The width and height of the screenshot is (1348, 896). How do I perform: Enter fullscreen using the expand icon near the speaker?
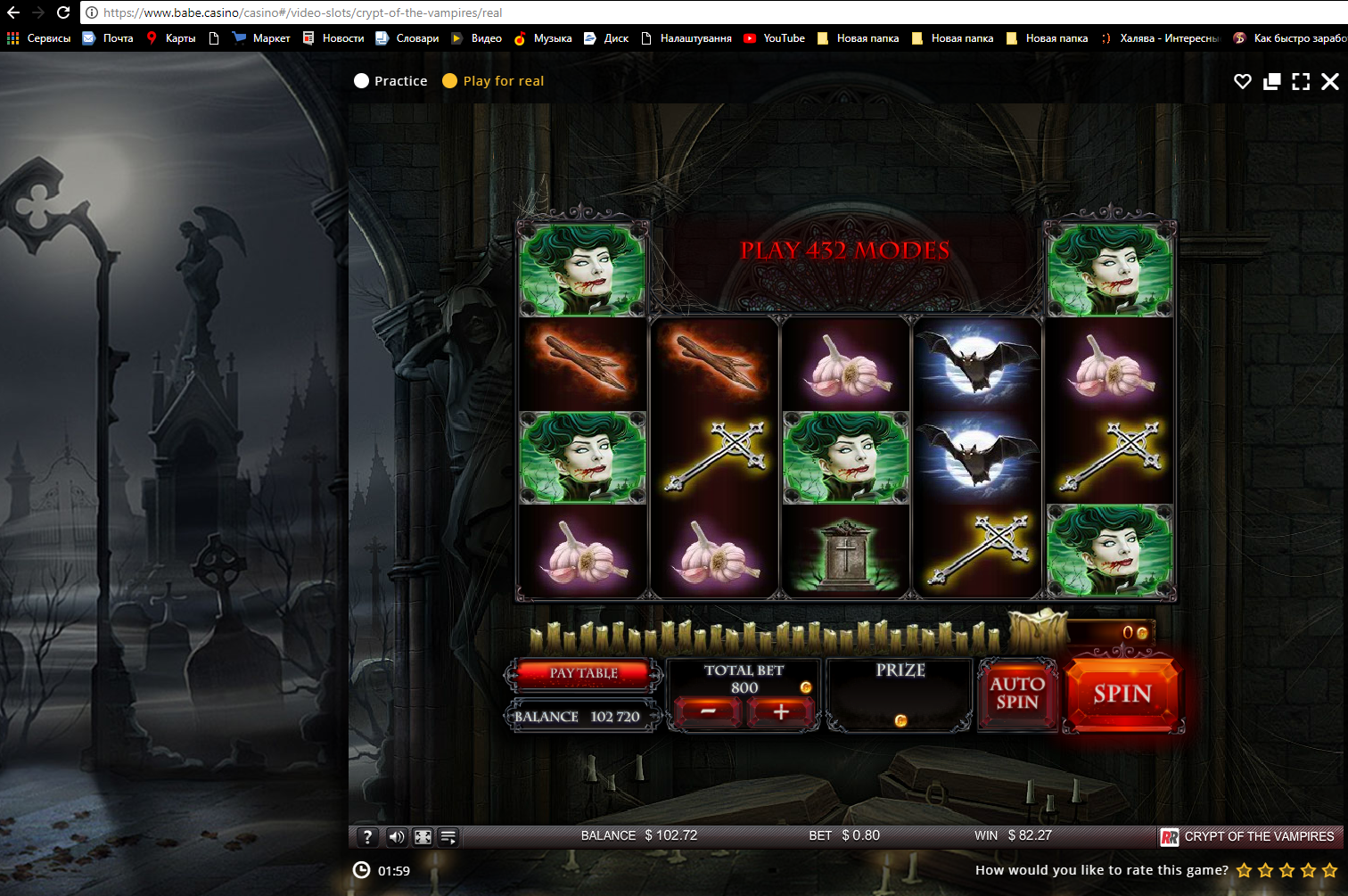point(422,836)
